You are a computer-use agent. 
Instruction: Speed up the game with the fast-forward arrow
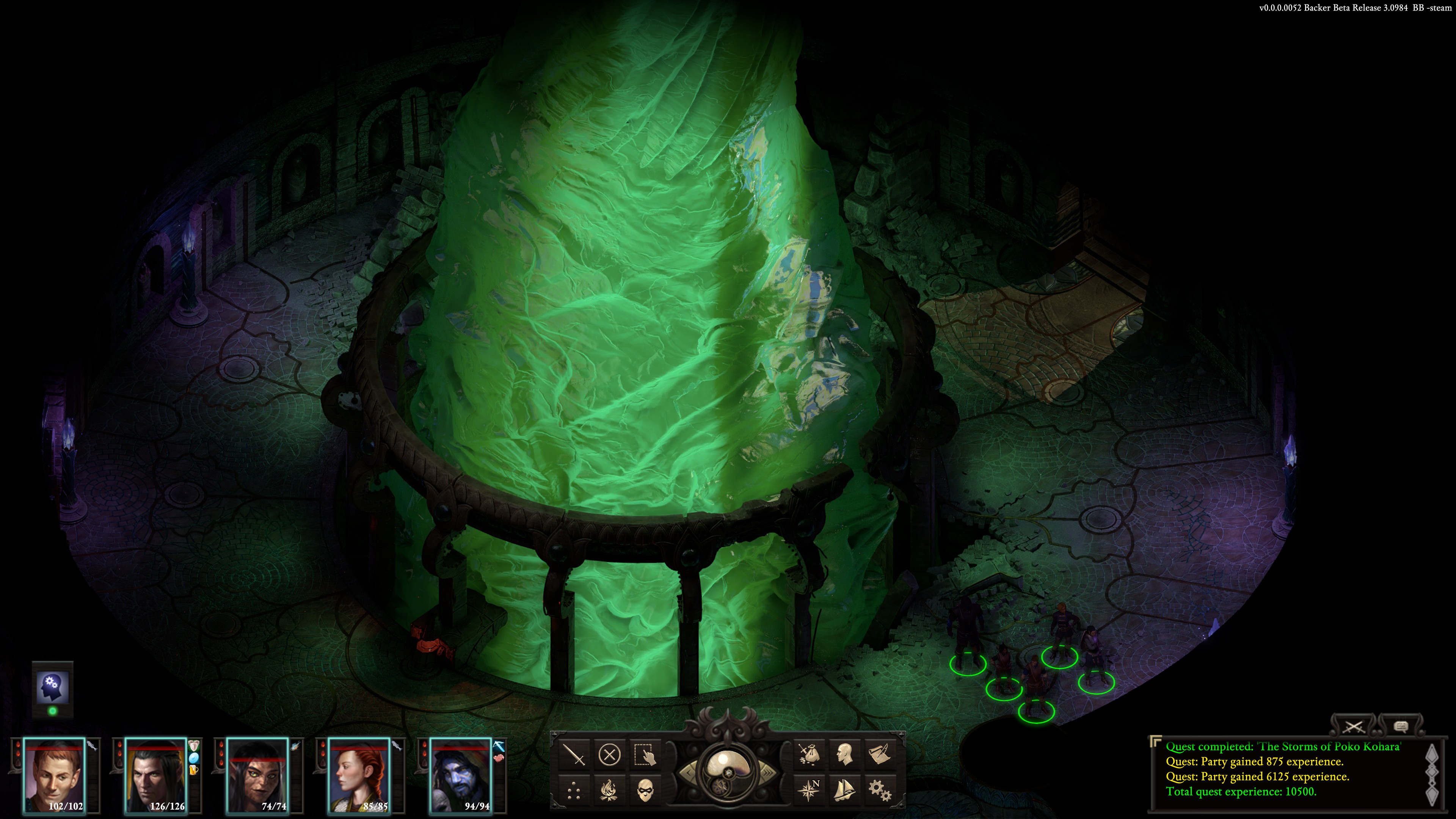click(x=769, y=773)
